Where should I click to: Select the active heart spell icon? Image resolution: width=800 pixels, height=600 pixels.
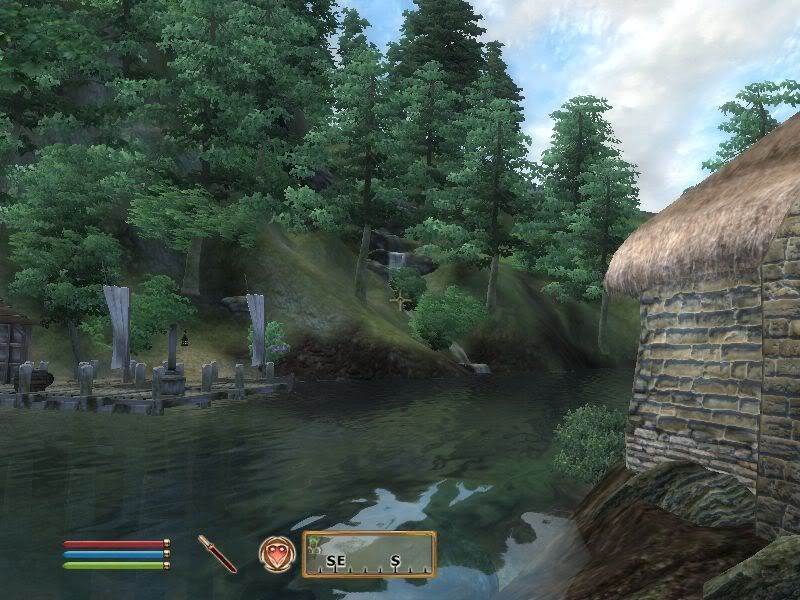click(276, 553)
